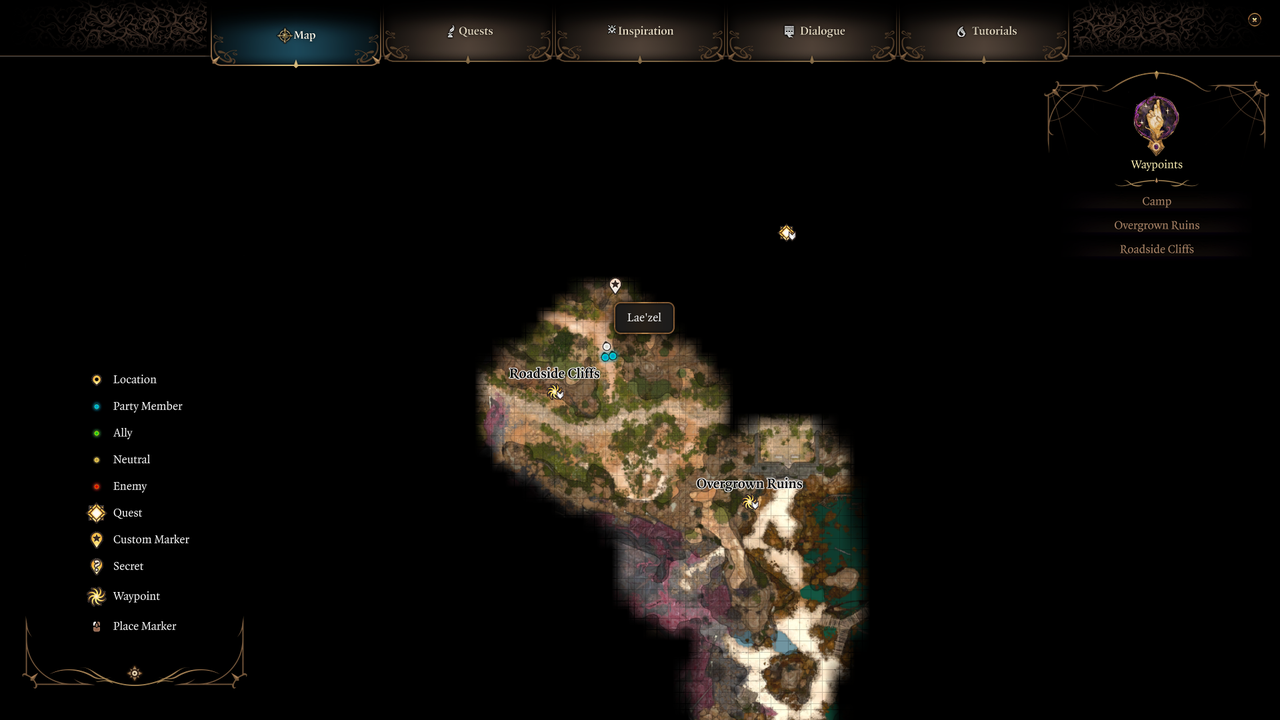Click the compass icon at the legend's bottom

pos(134,673)
